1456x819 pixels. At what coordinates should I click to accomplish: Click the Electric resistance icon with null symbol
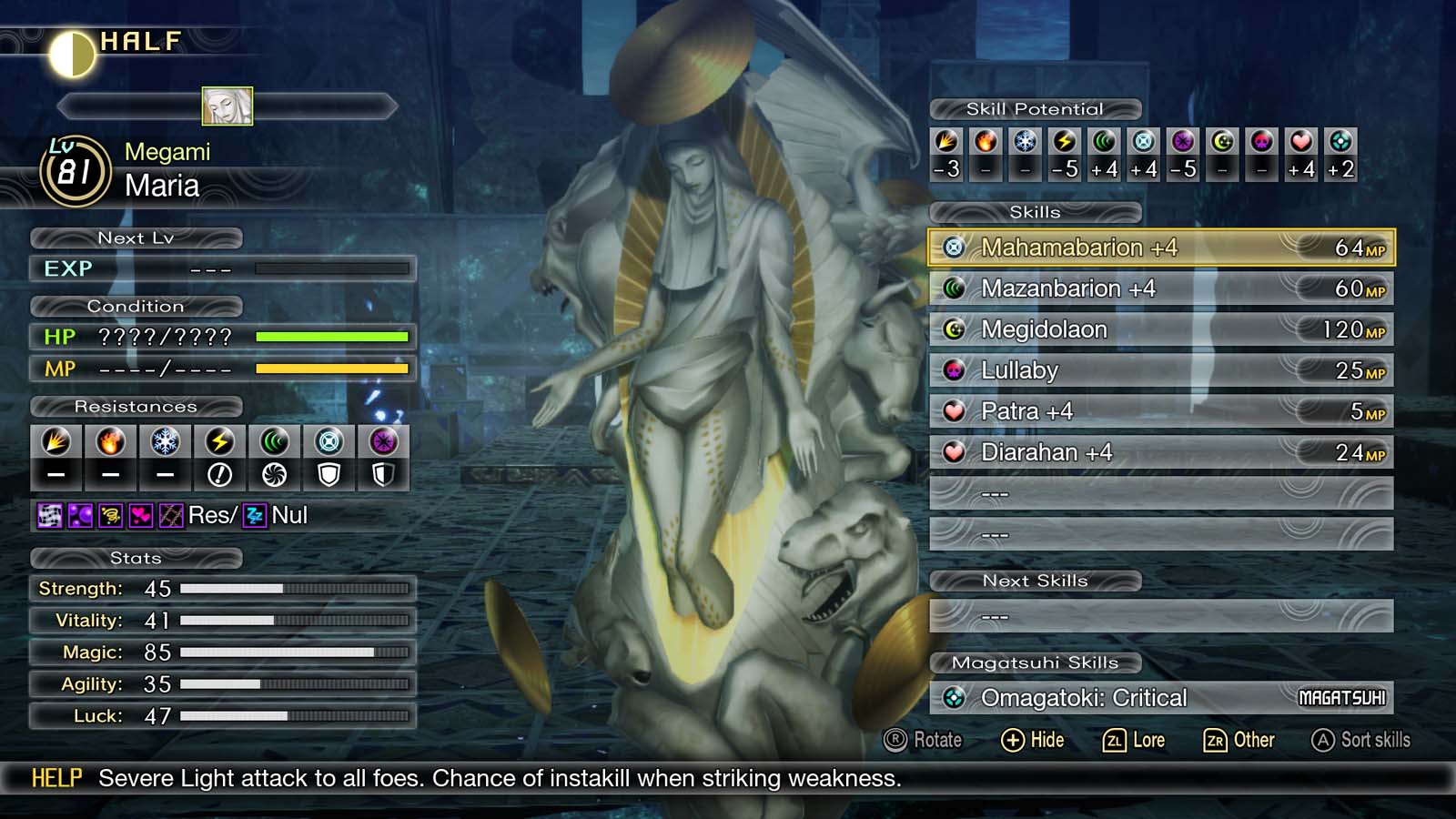(219, 443)
